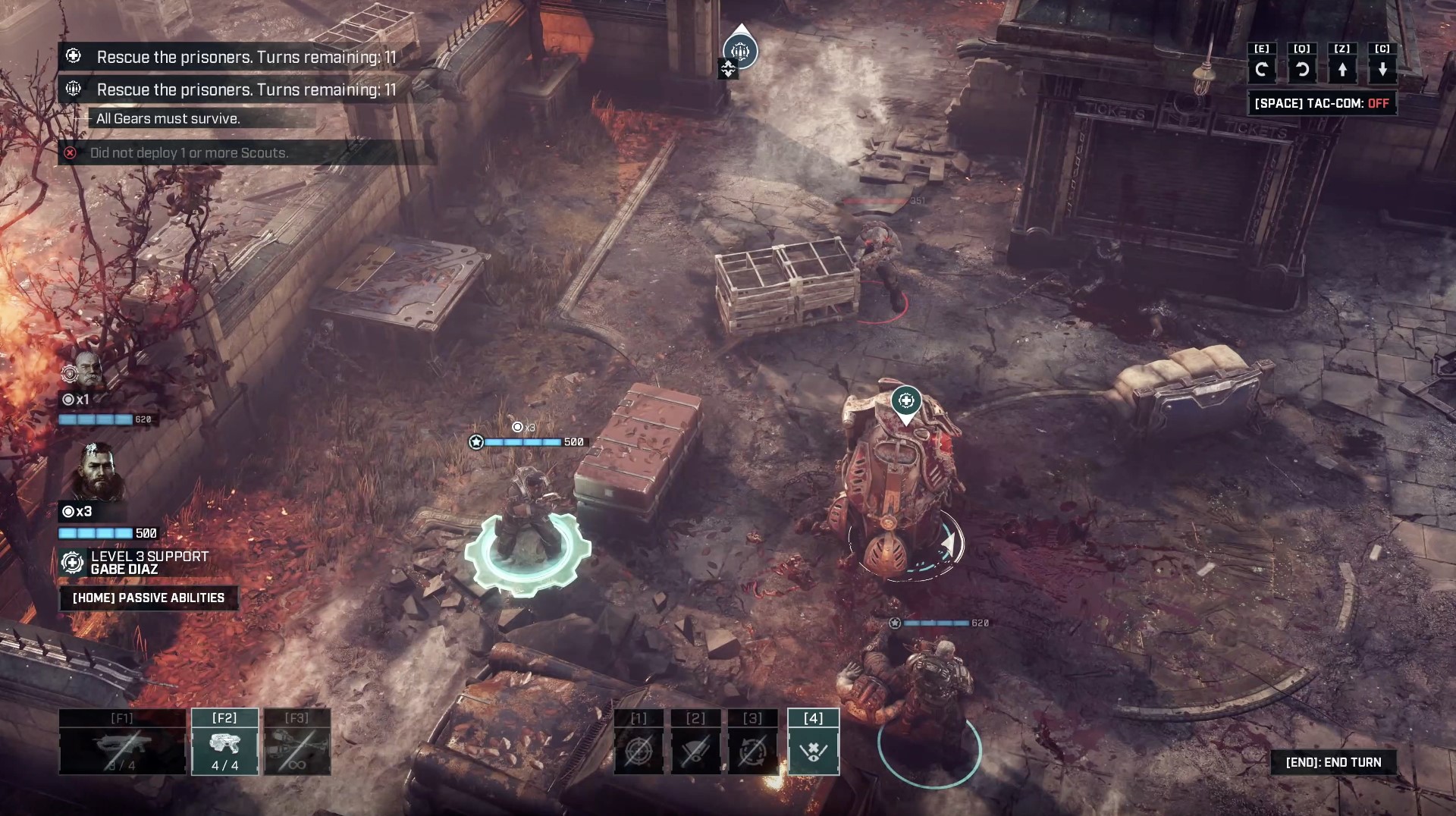
Task: Select the Lancer rifle in slot F1
Action: (x=121, y=742)
